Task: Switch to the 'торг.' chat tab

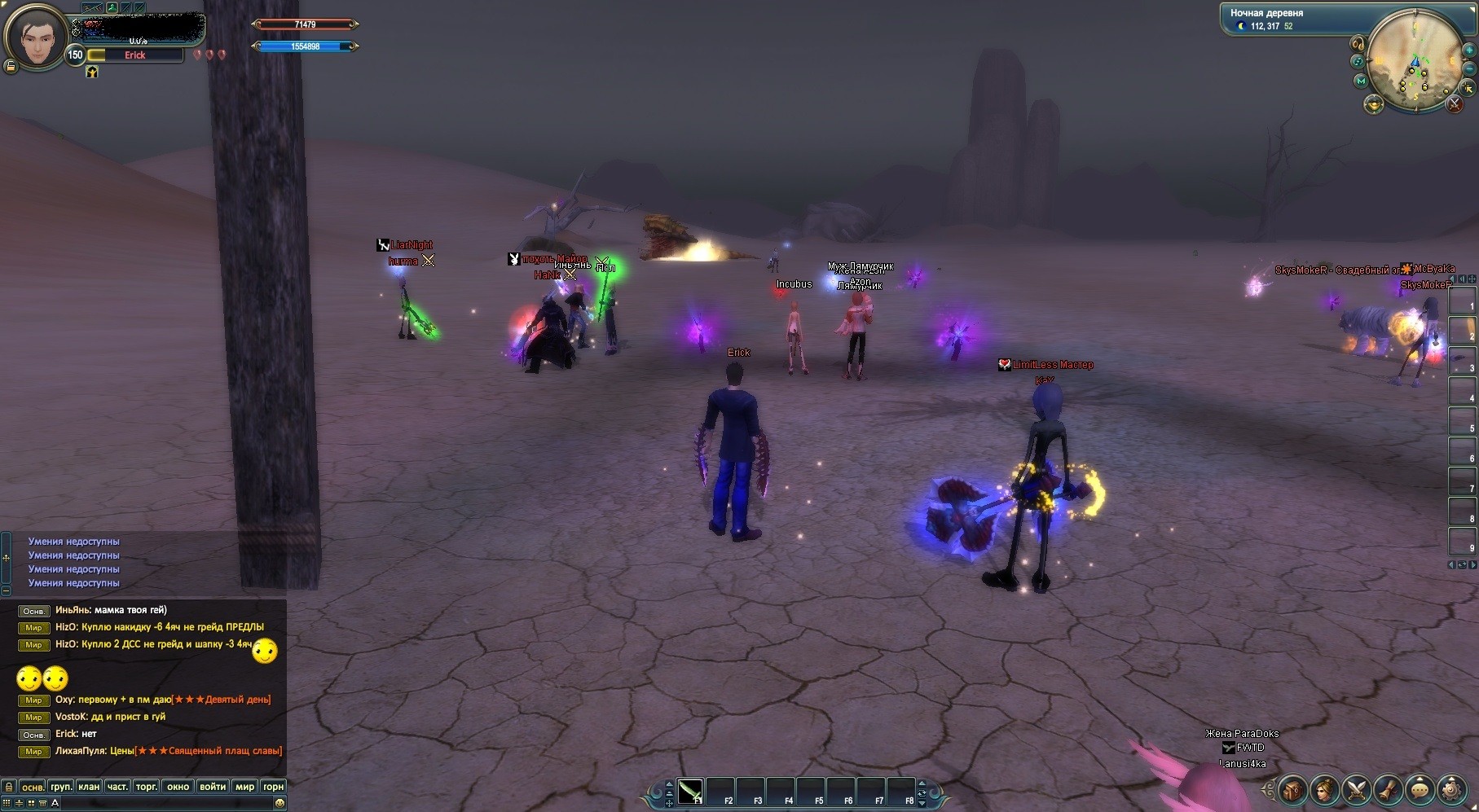Action: point(147,787)
